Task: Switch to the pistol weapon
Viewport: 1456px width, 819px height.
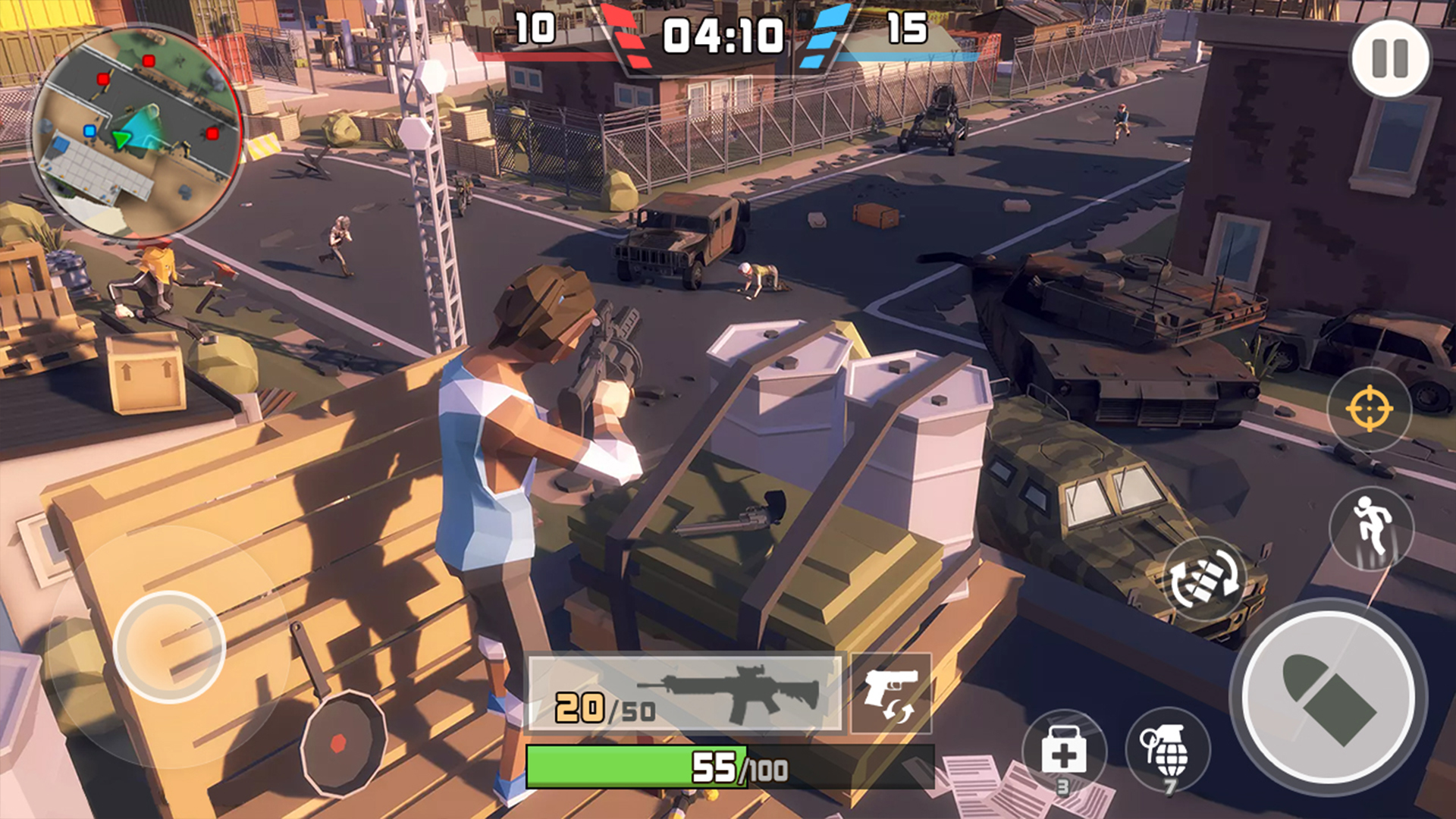Action: 891,694
